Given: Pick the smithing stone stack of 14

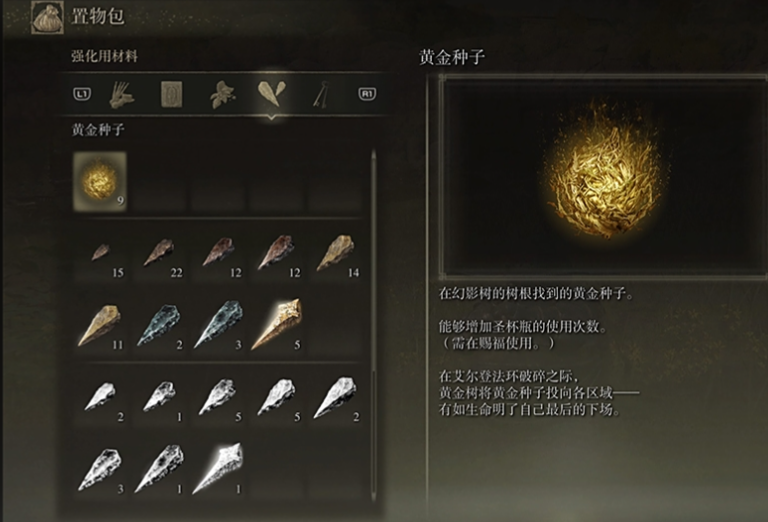Looking at the screenshot, I should click(335, 254).
